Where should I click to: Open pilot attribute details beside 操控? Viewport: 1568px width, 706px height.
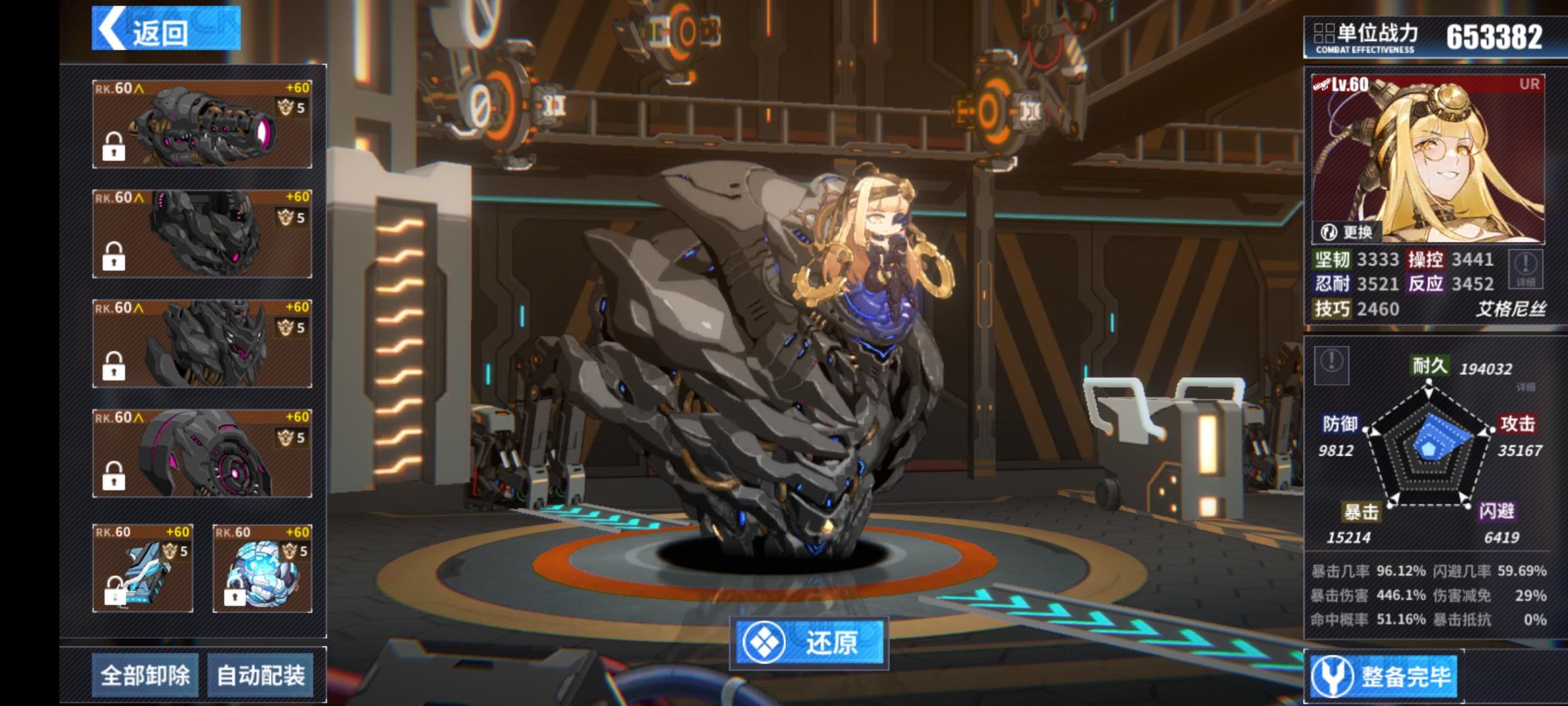pos(1526,269)
